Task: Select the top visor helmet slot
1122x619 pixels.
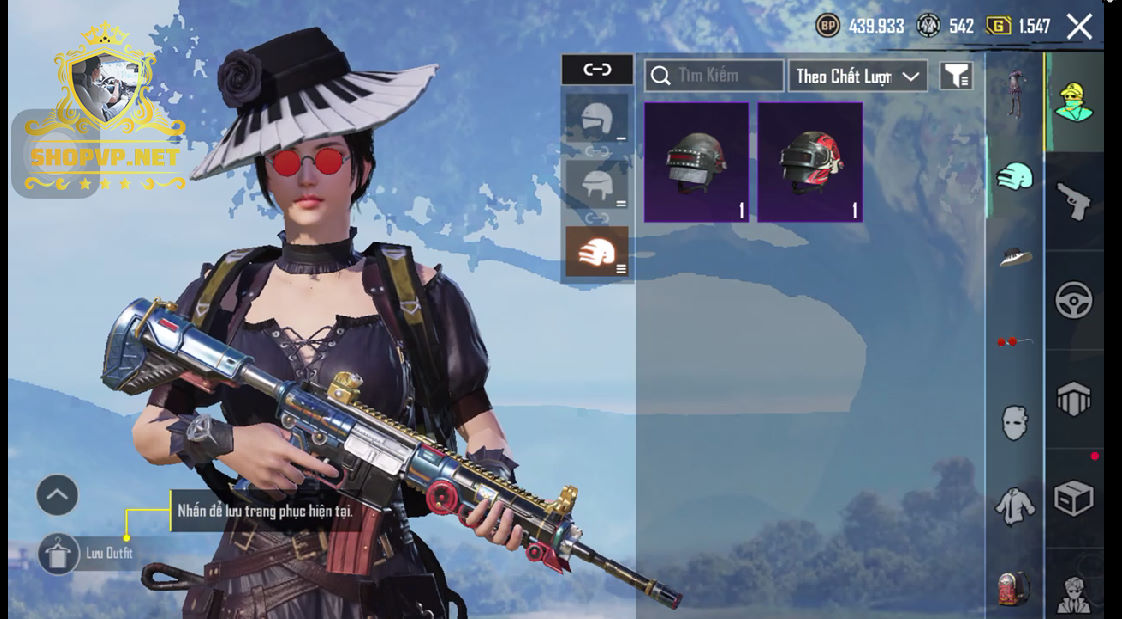Action: point(596,119)
